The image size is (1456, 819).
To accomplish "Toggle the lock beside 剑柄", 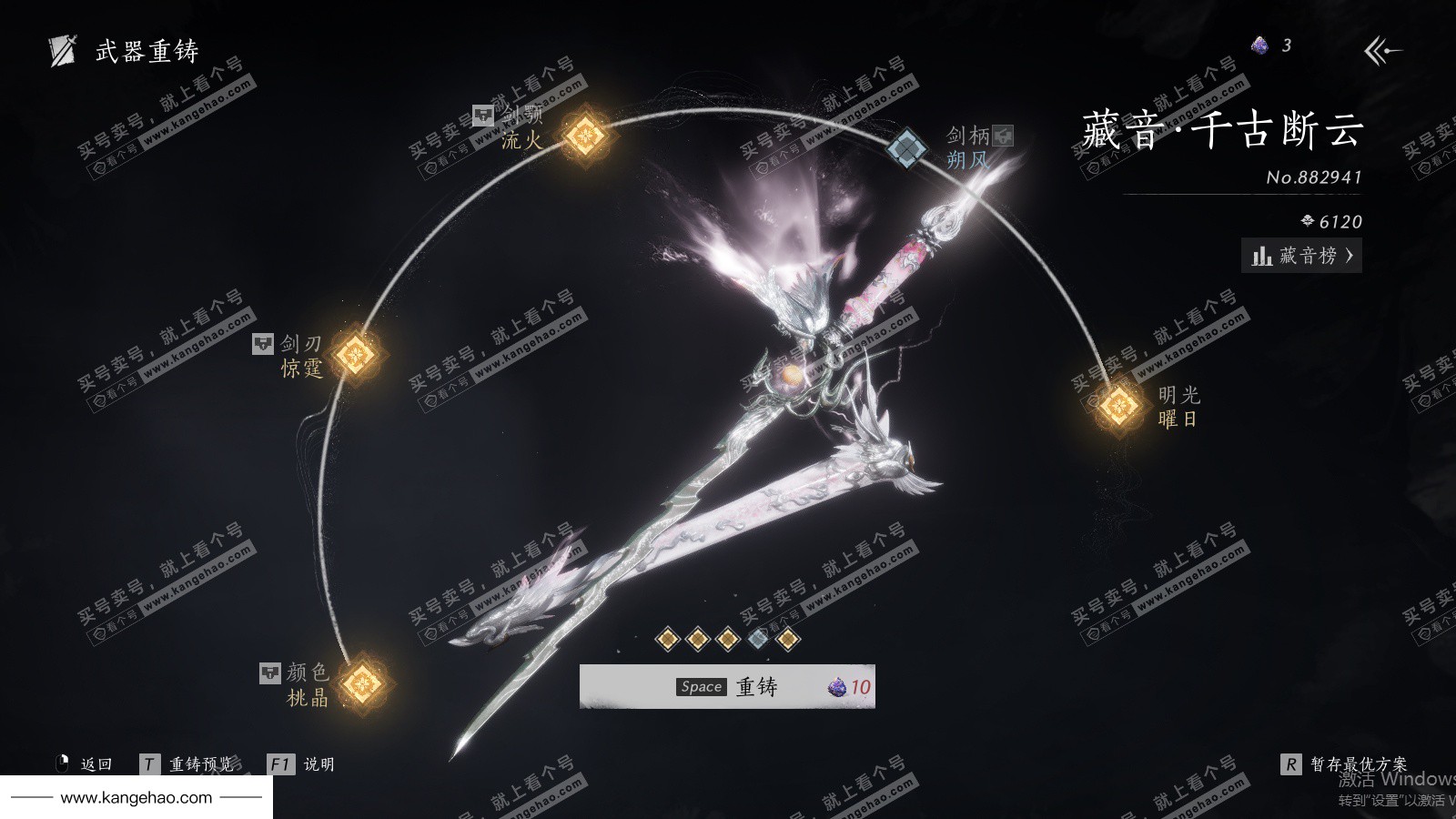I will [x=1003, y=136].
